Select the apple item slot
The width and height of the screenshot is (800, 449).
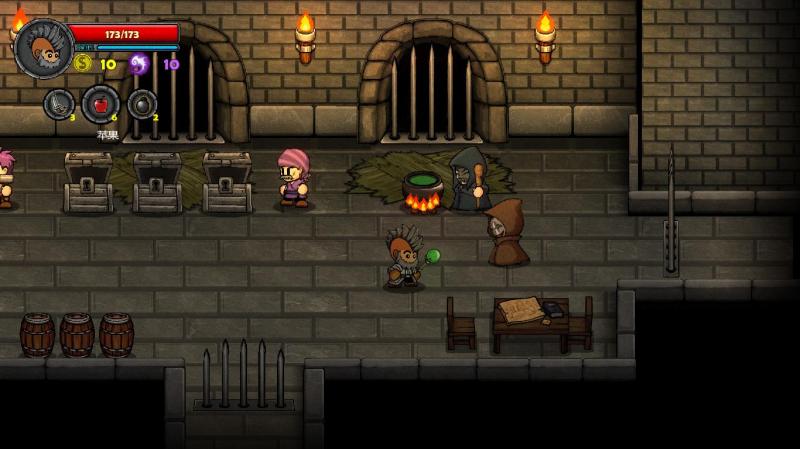click(x=100, y=104)
